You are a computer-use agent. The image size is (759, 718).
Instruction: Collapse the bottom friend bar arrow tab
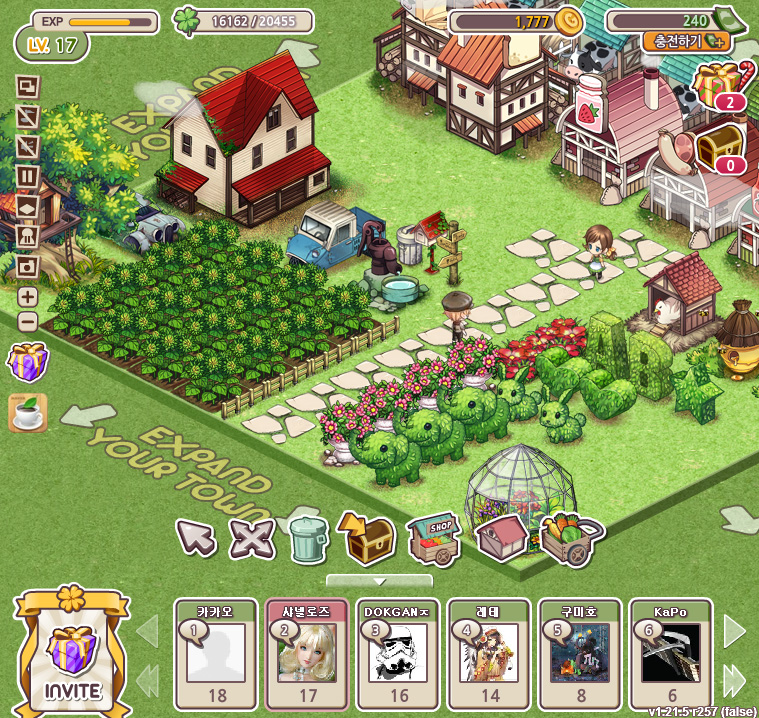tap(379, 580)
